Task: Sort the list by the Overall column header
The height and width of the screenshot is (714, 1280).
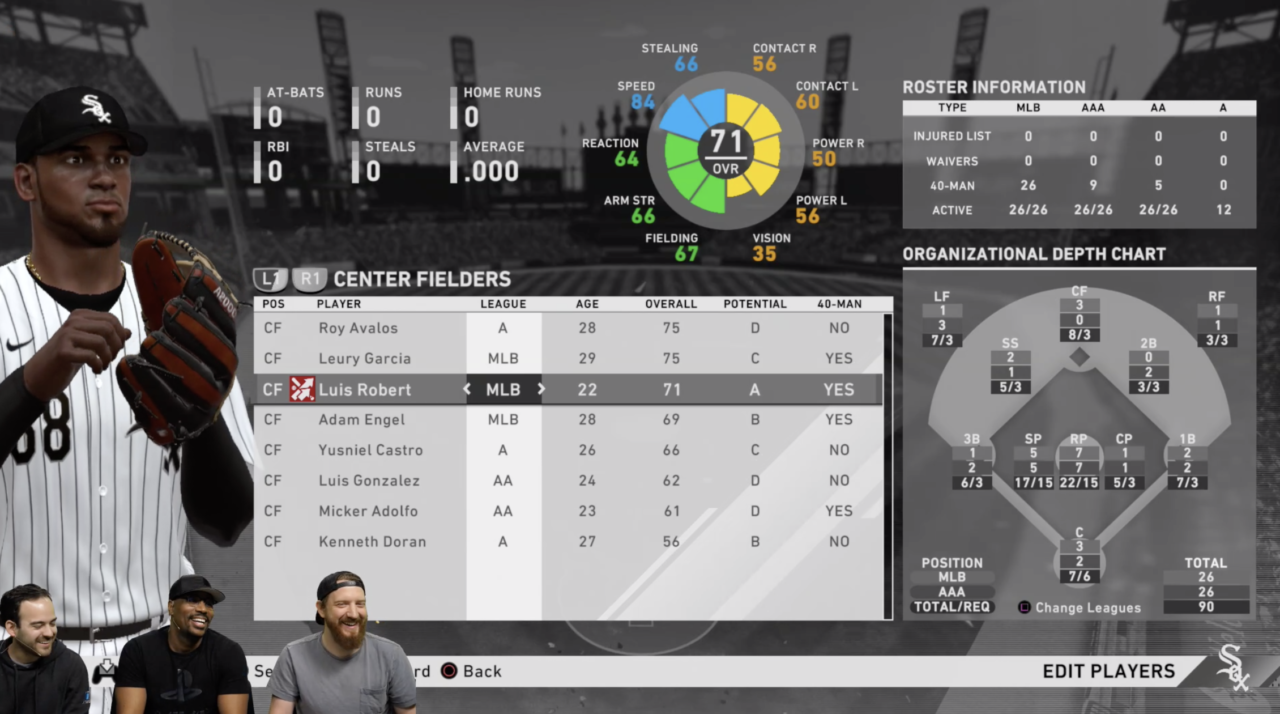Action: pos(671,304)
